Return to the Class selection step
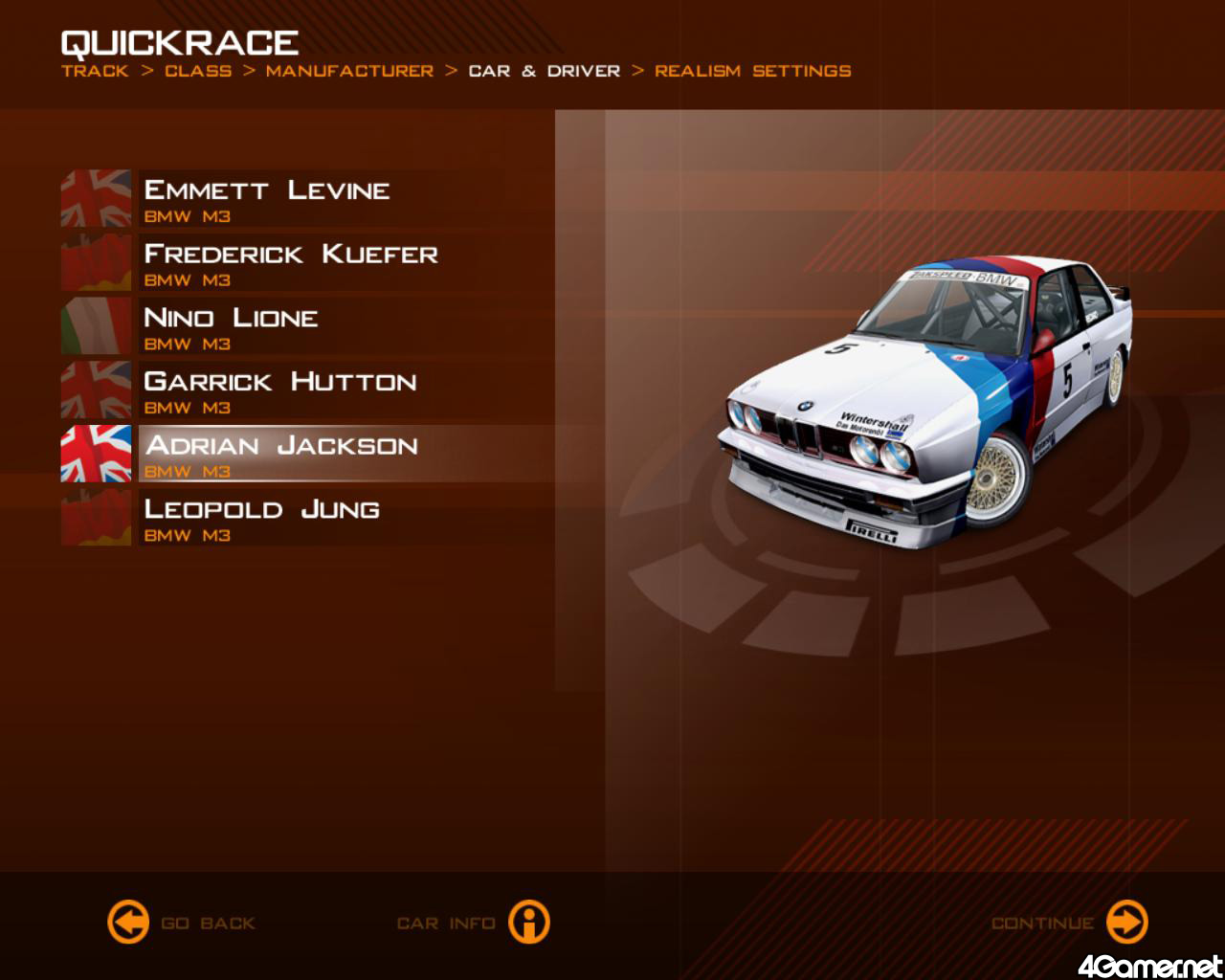This screenshot has width=1225, height=980. (198, 71)
